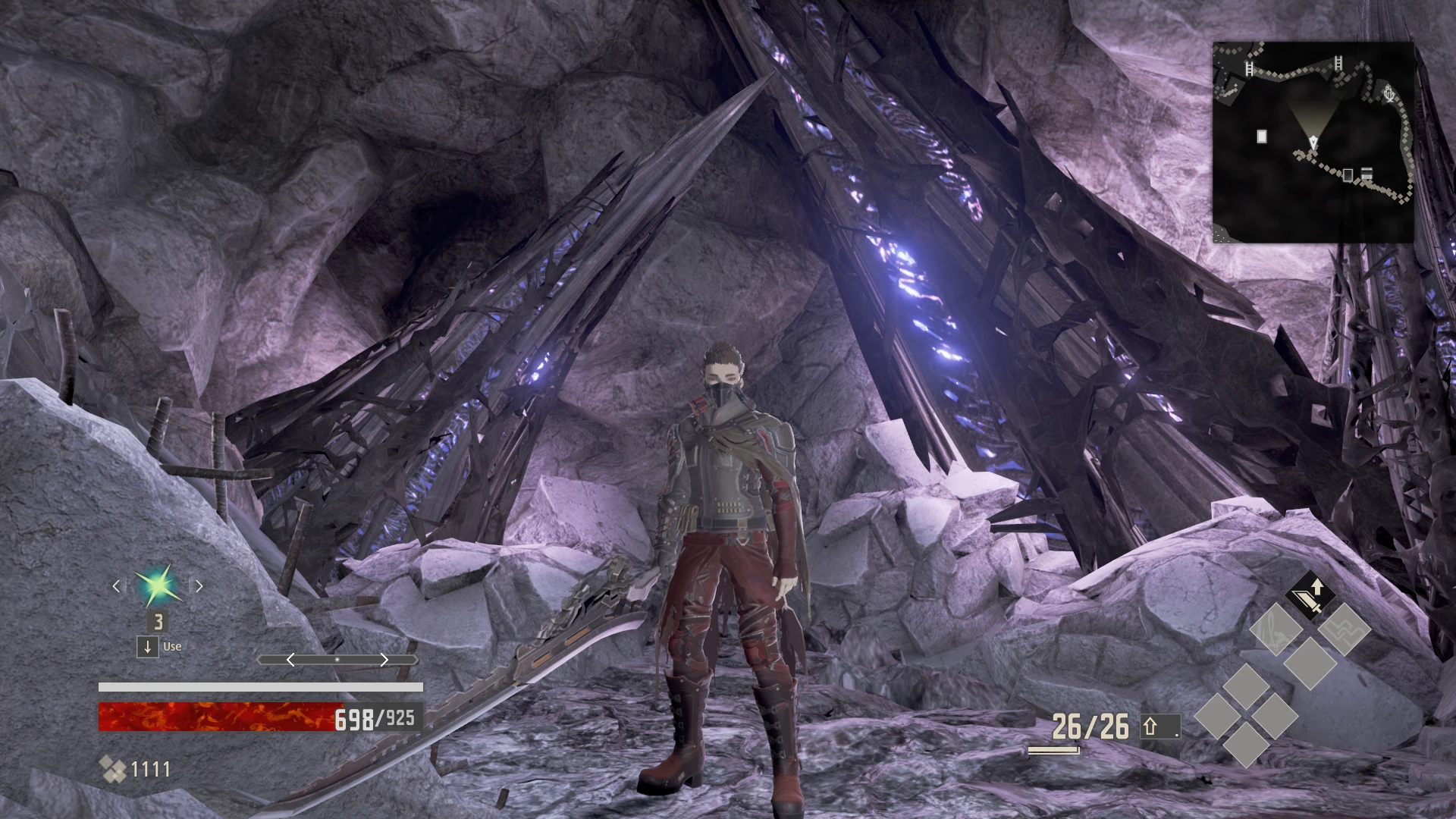Cycle quick item to the previous one
The height and width of the screenshot is (819, 1456).
[116, 586]
